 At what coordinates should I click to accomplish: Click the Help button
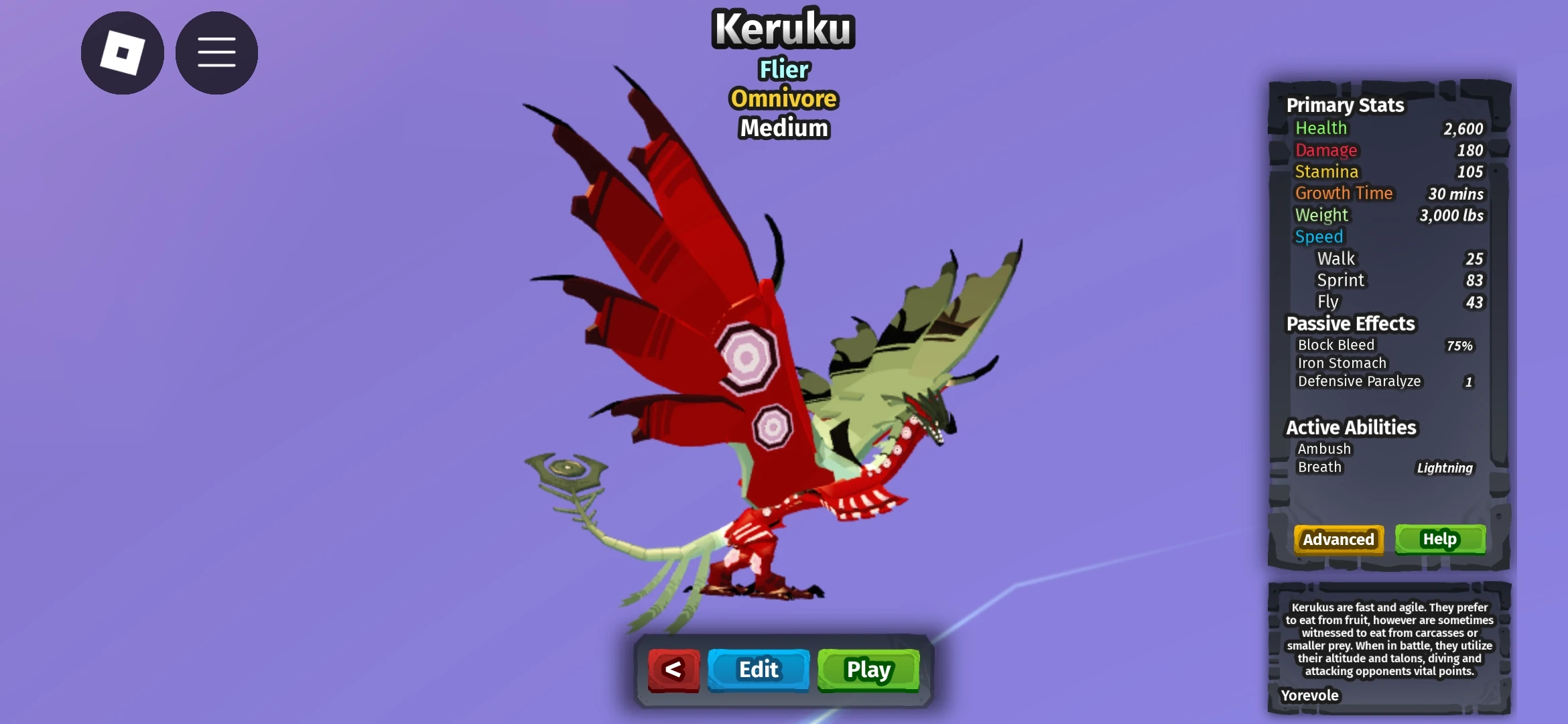point(1440,539)
